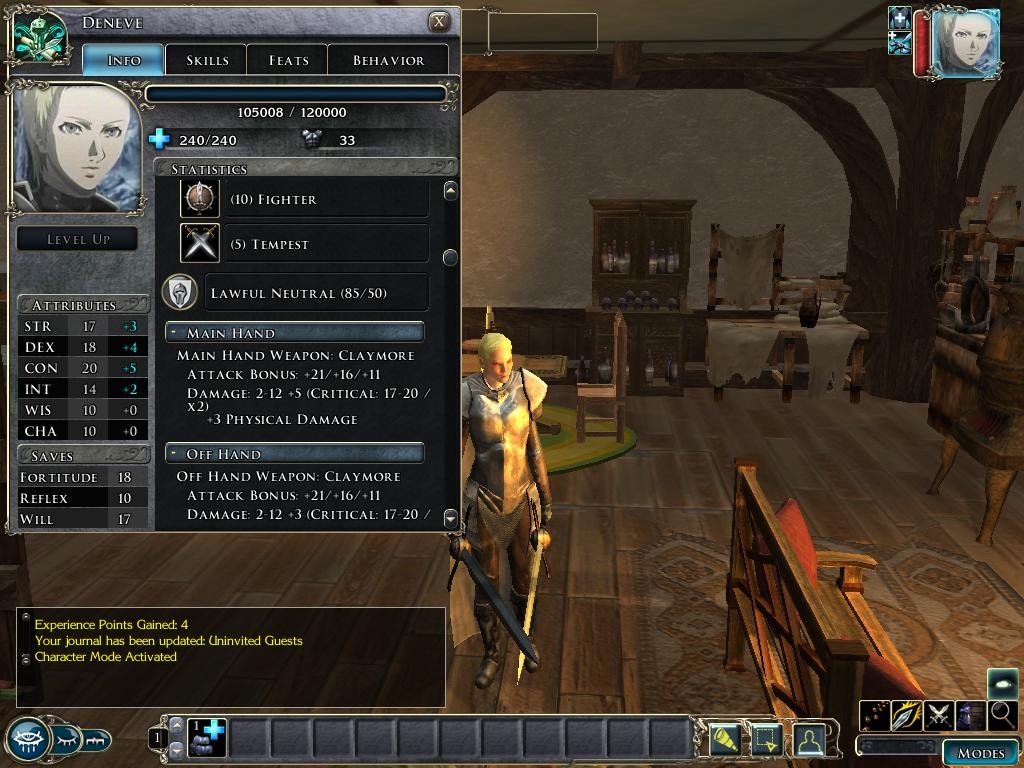Screen dimensions: 1024x768
Task: Activate the crossed swords mode icon
Action: click(938, 715)
